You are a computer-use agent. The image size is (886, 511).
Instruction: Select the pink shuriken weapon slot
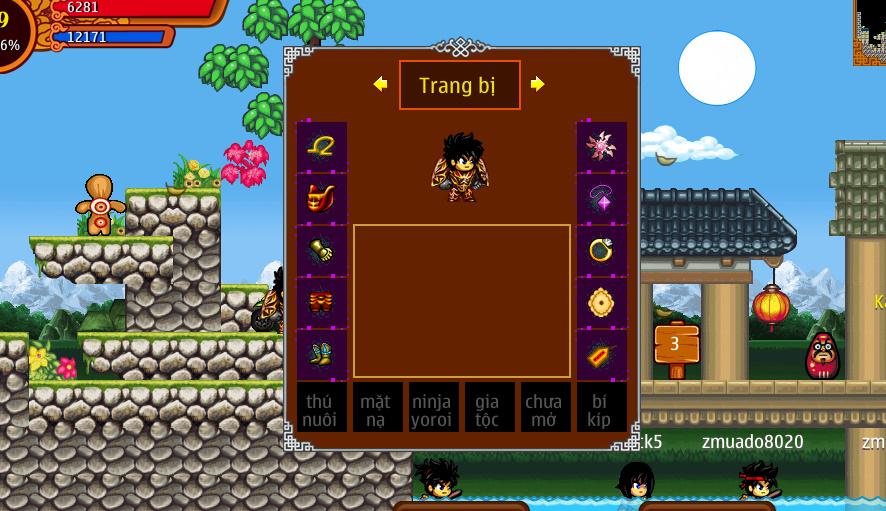pos(601,147)
